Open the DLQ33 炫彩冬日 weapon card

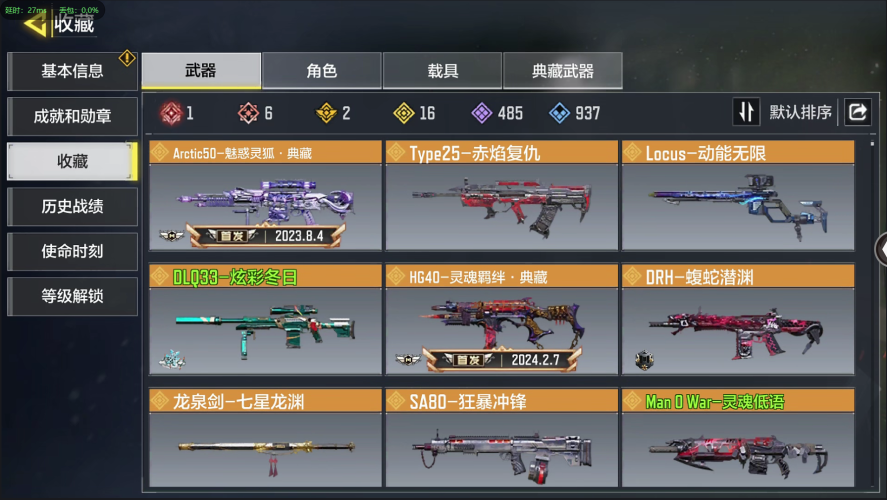click(x=265, y=320)
